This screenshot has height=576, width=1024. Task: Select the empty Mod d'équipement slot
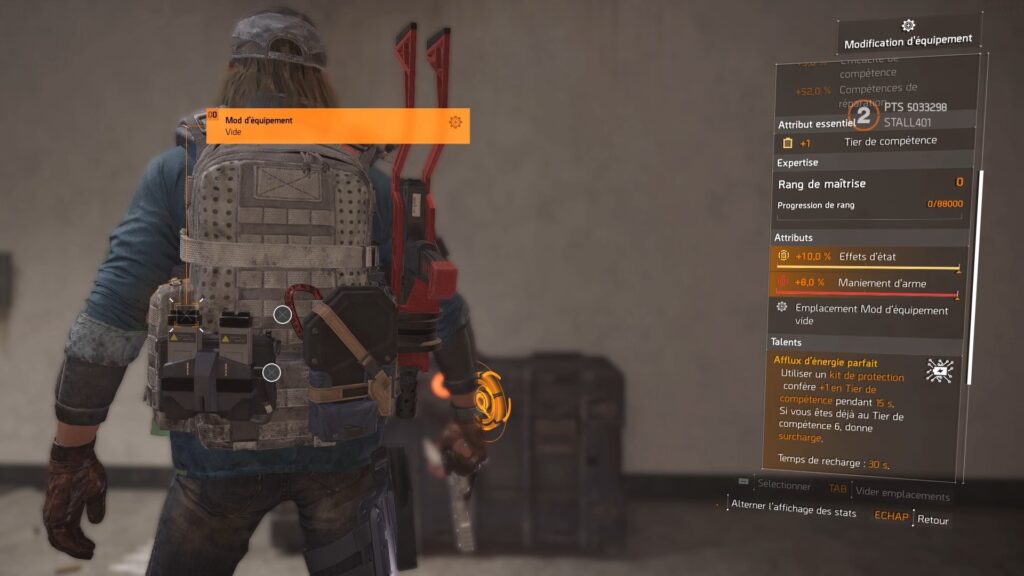337,126
